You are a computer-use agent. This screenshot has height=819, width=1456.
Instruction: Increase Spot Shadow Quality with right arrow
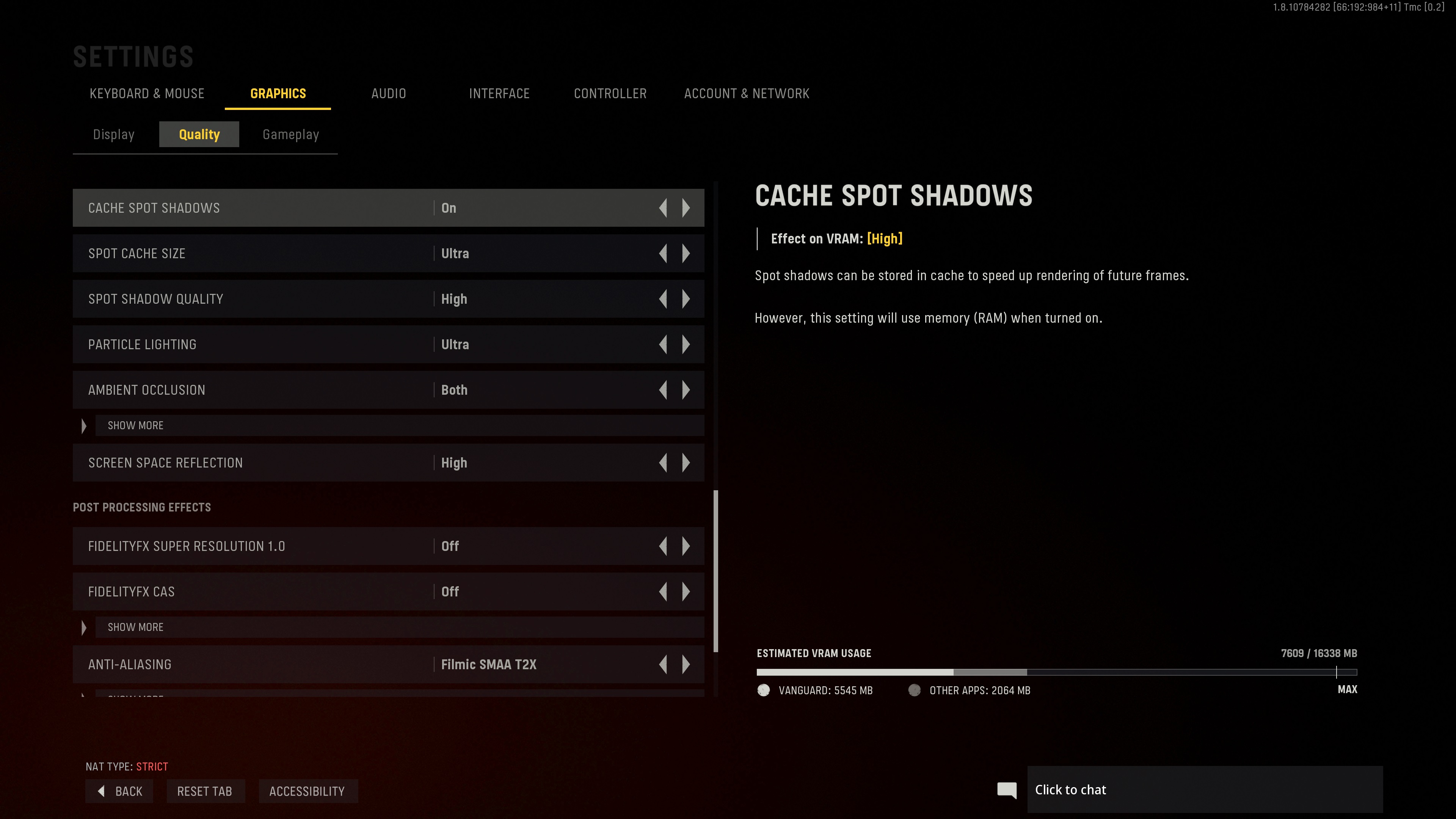pyautogui.click(x=686, y=299)
